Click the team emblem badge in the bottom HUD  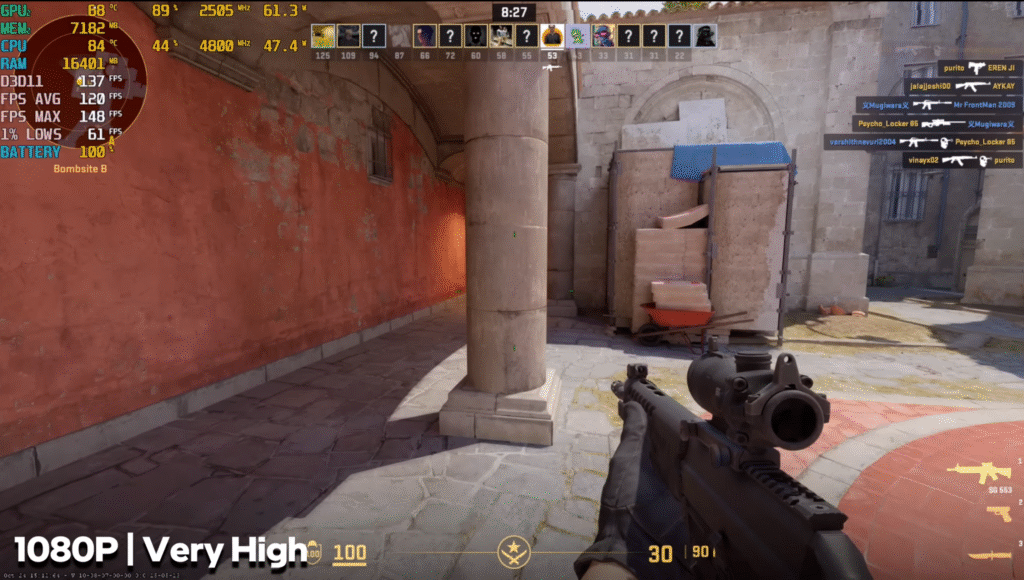(513, 551)
